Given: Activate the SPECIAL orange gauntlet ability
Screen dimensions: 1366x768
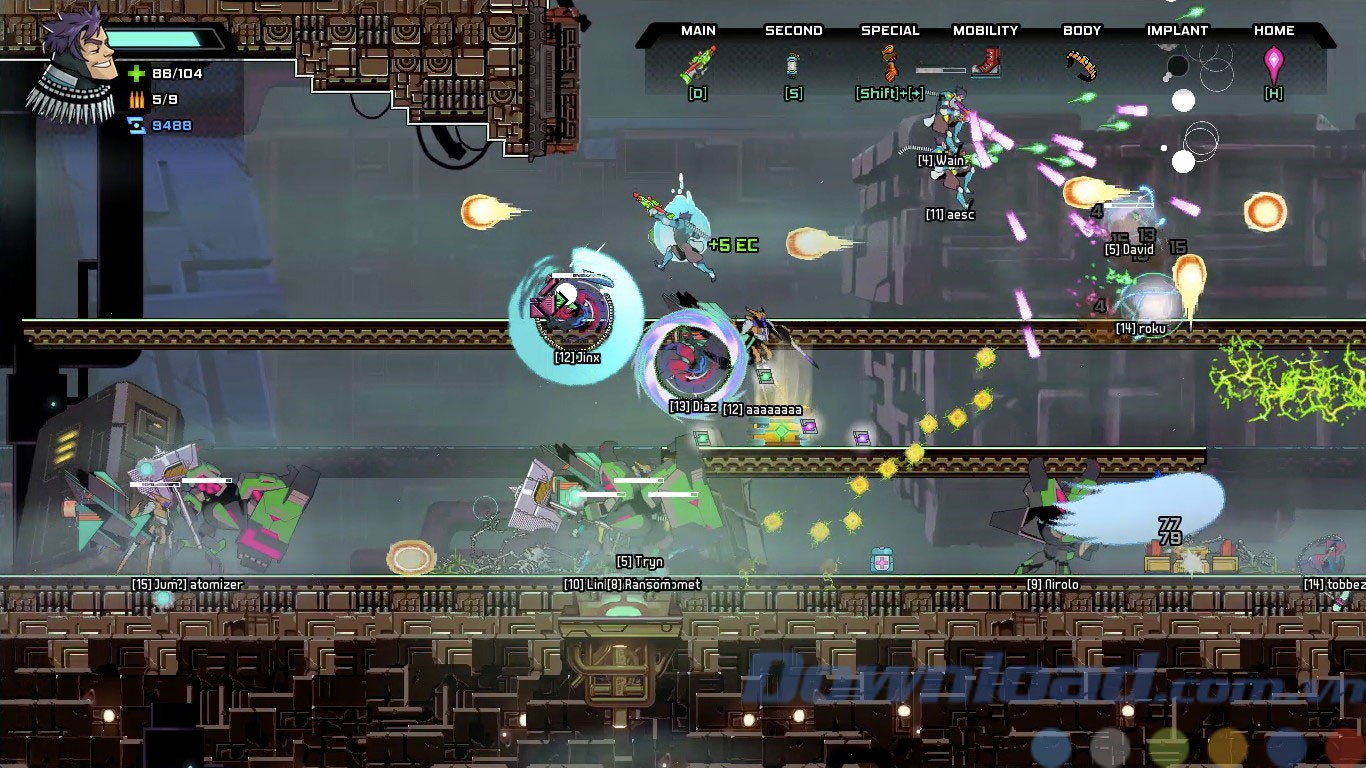Looking at the screenshot, I should [x=889, y=64].
